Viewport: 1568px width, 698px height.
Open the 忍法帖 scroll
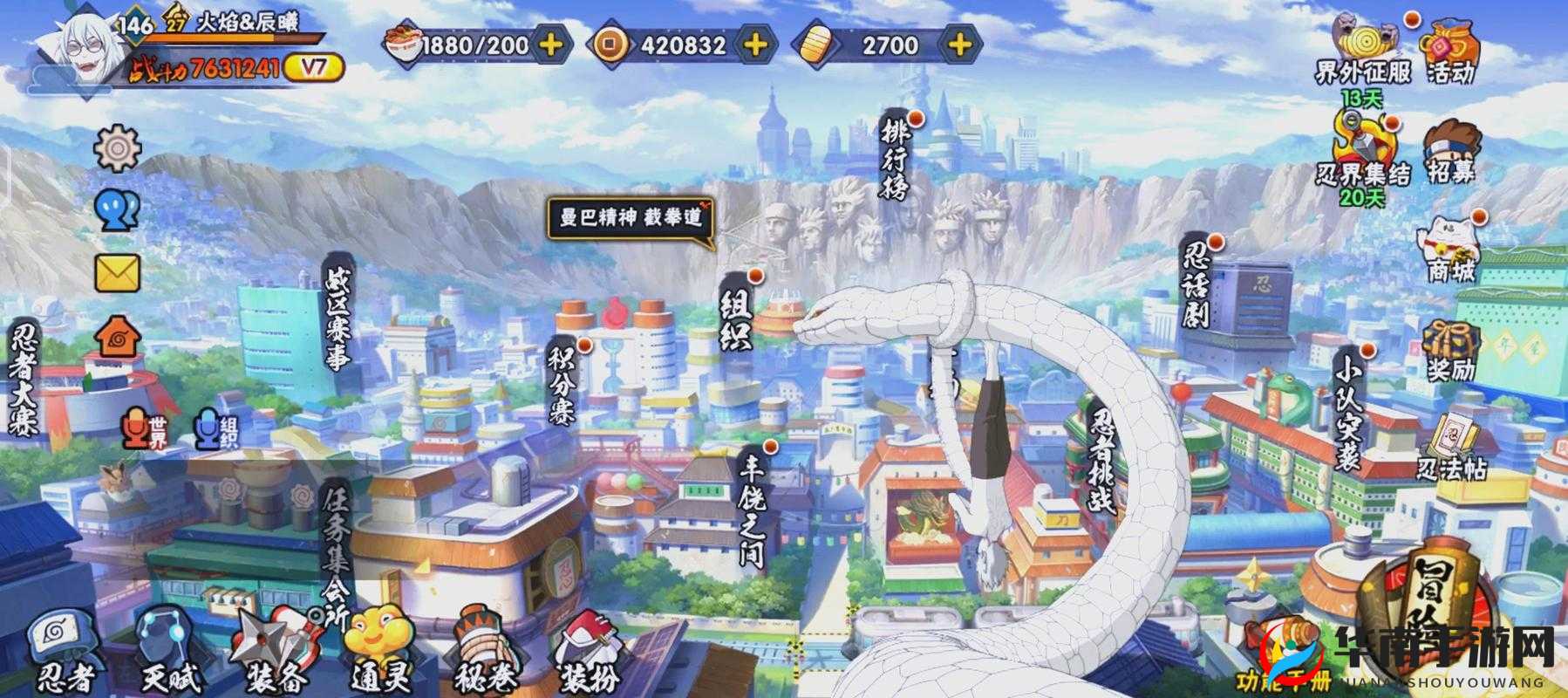point(1450,449)
